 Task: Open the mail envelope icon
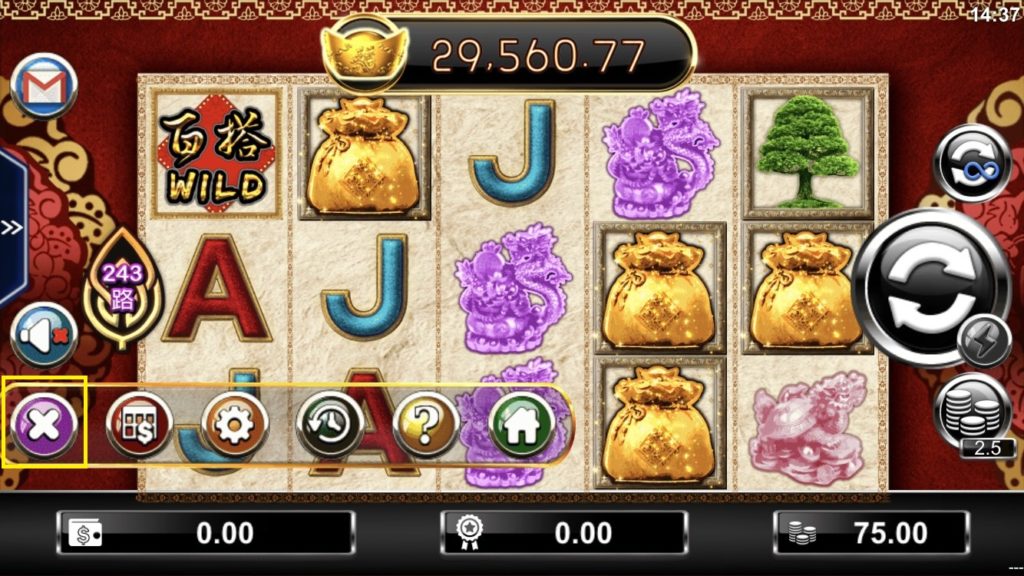coord(45,85)
